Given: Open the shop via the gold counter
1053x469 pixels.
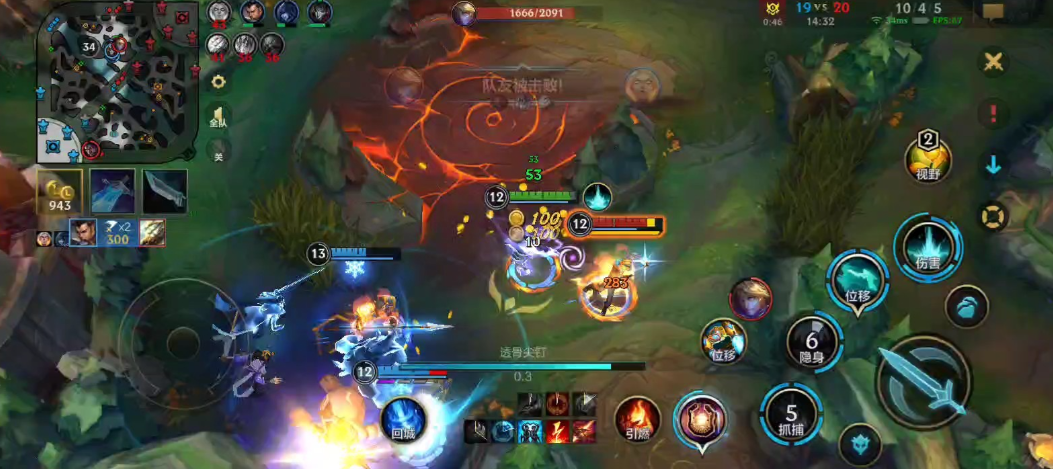Looking at the screenshot, I should [x=60, y=192].
